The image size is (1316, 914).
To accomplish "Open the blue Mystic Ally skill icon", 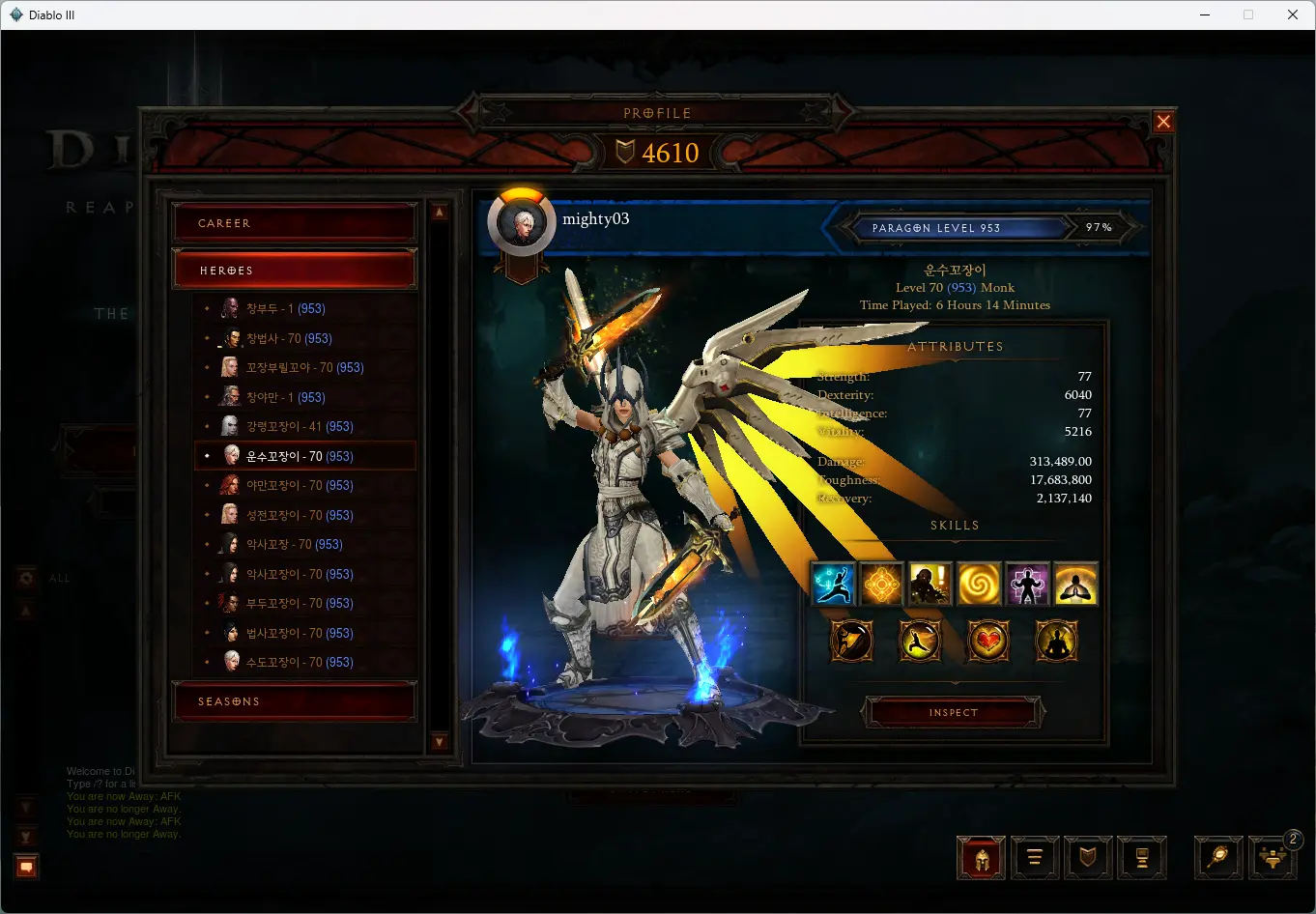I will tap(833, 584).
